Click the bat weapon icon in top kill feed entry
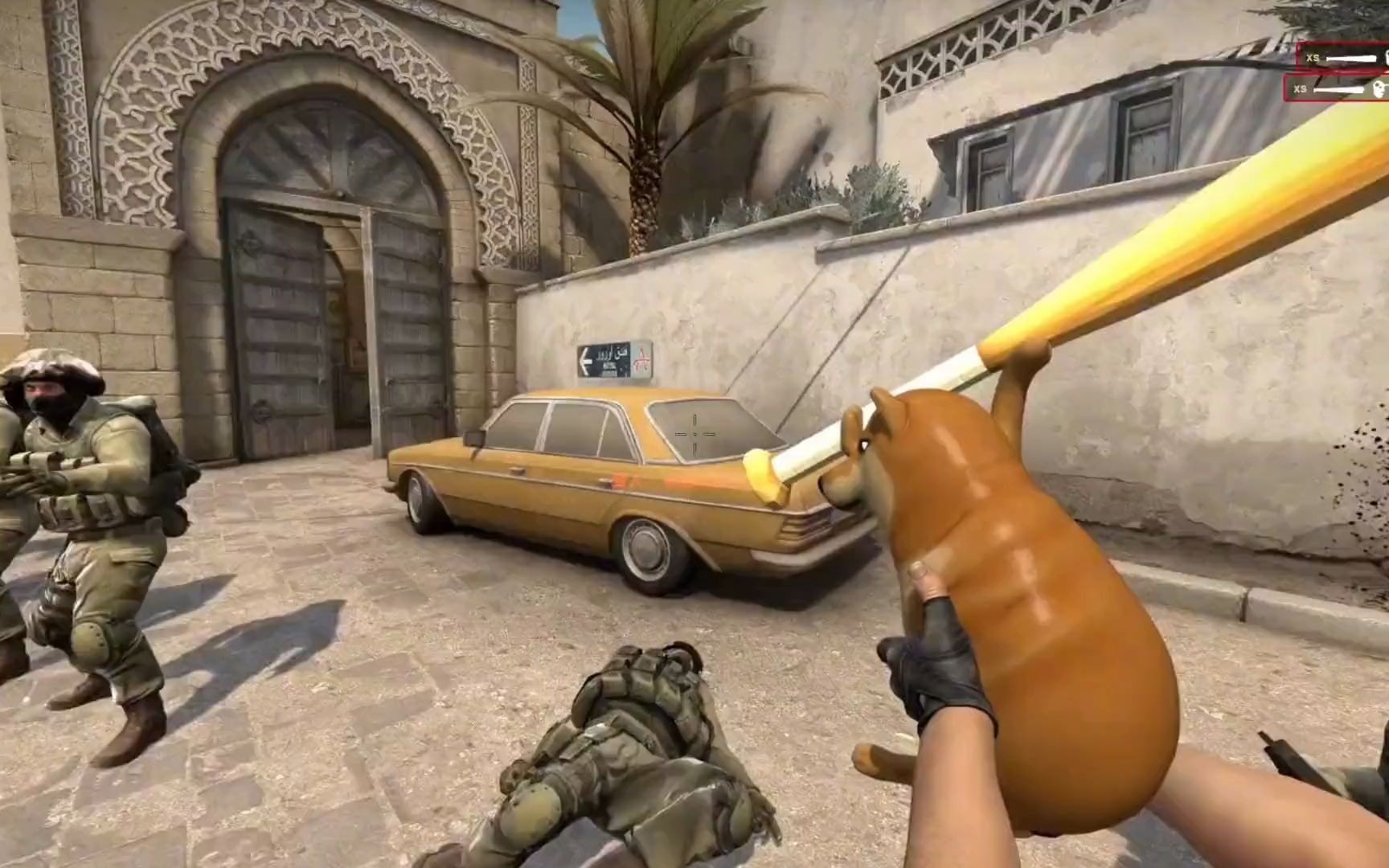Image resolution: width=1389 pixels, height=868 pixels. point(1351,58)
